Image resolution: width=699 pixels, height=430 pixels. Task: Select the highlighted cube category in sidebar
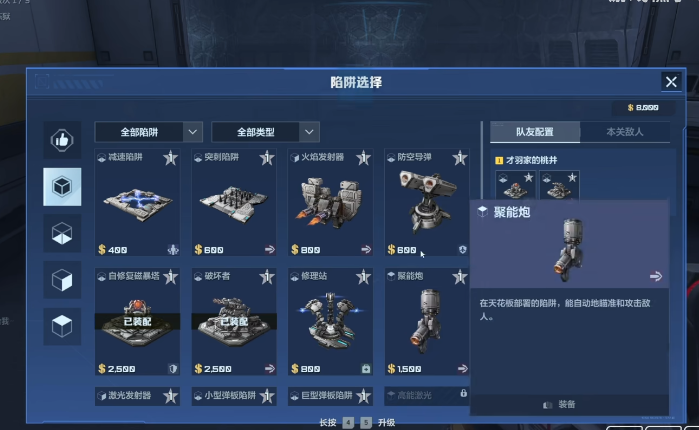coord(62,185)
